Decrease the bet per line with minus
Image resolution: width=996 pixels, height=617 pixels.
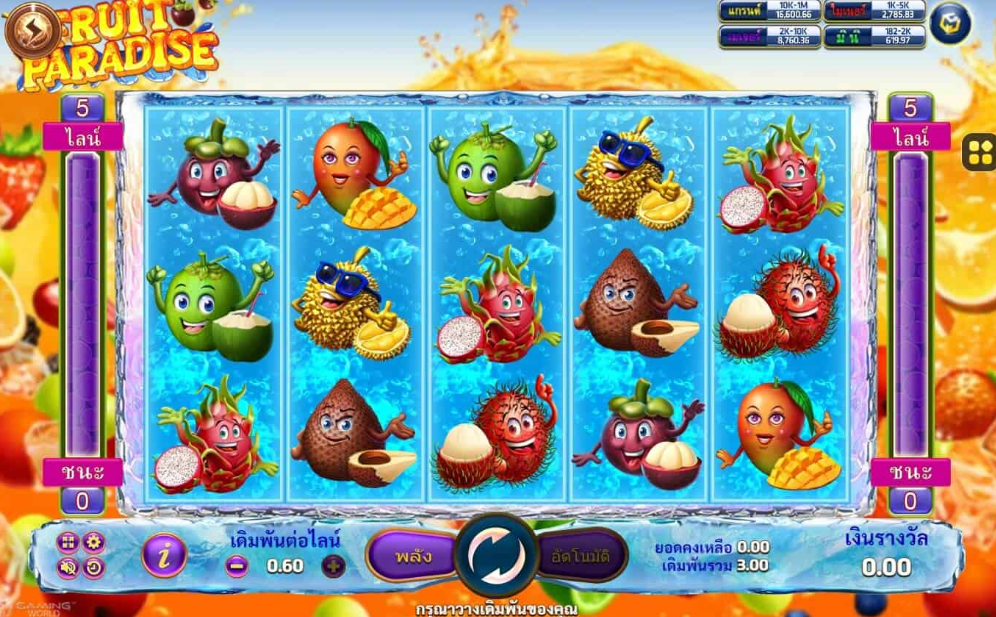click(x=236, y=566)
